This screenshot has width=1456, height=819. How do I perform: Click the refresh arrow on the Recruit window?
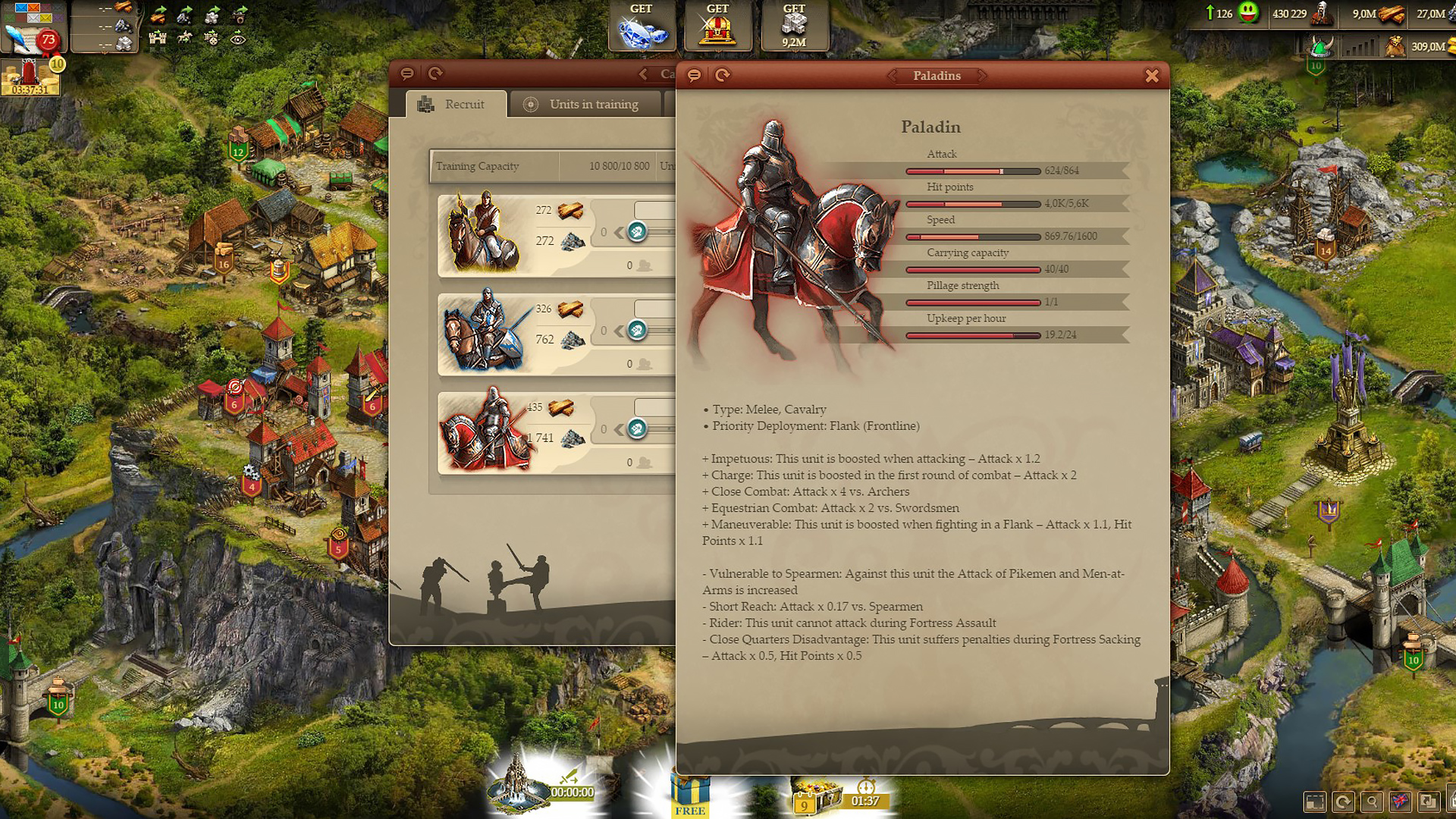coord(435,74)
